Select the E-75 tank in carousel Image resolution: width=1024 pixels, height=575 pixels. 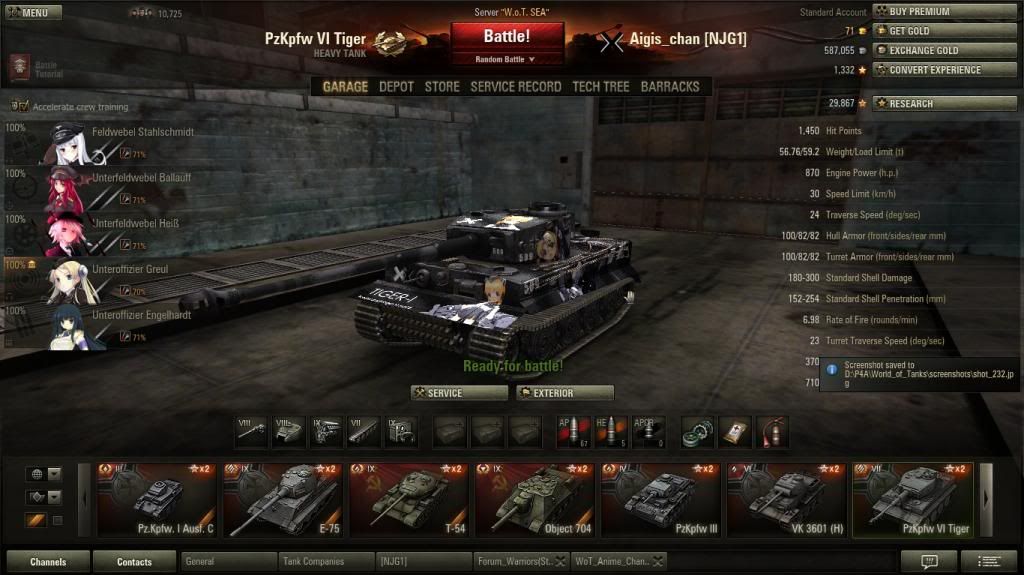(x=282, y=499)
